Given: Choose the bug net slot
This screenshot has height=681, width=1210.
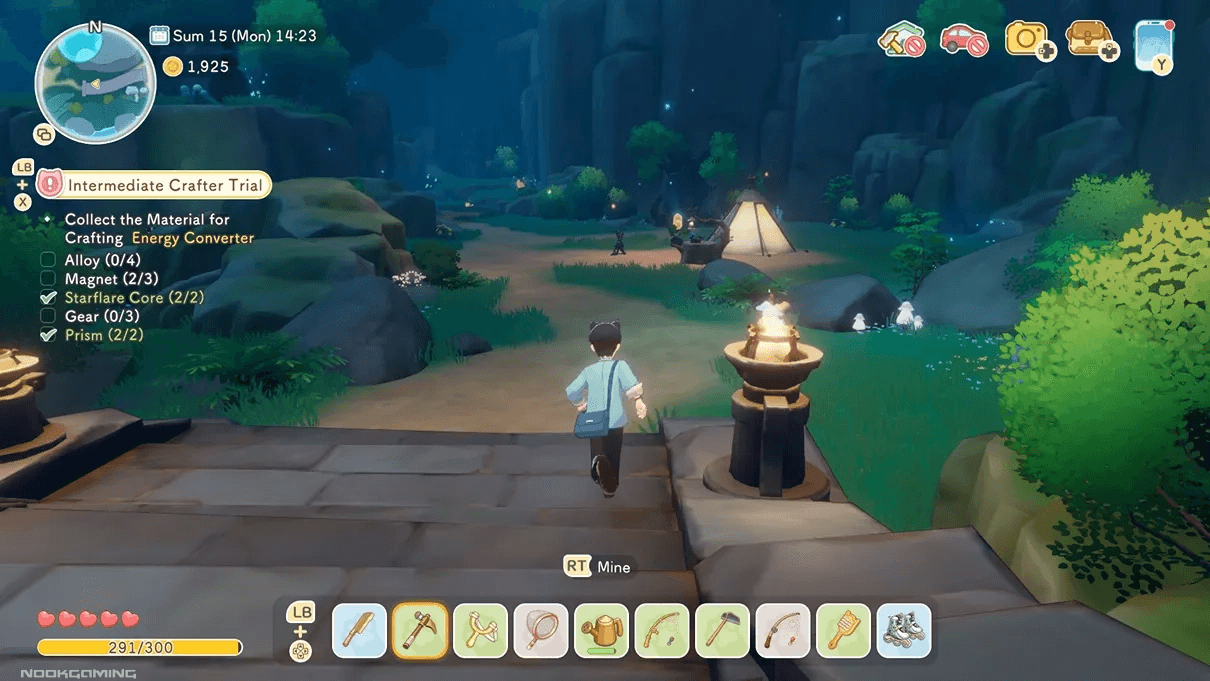Looking at the screenshot, I should coord(541,631).
